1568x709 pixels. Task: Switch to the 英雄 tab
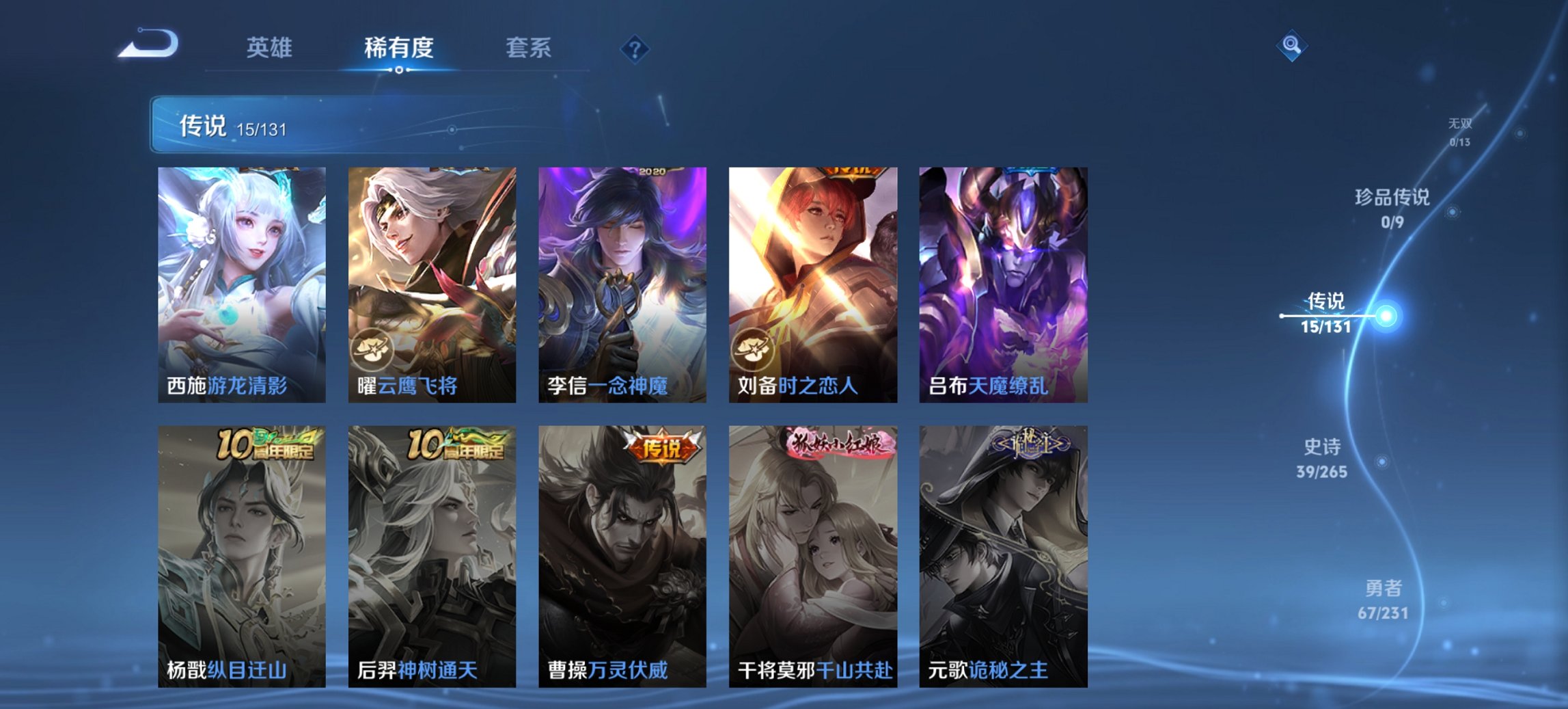click(271, 48)
